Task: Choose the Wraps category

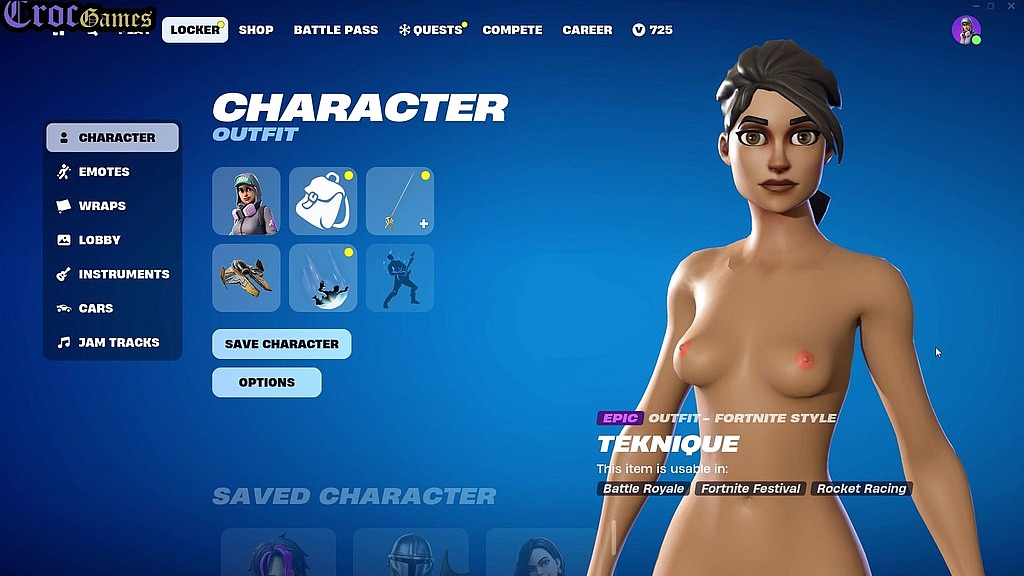Action: tap(102, 206)
